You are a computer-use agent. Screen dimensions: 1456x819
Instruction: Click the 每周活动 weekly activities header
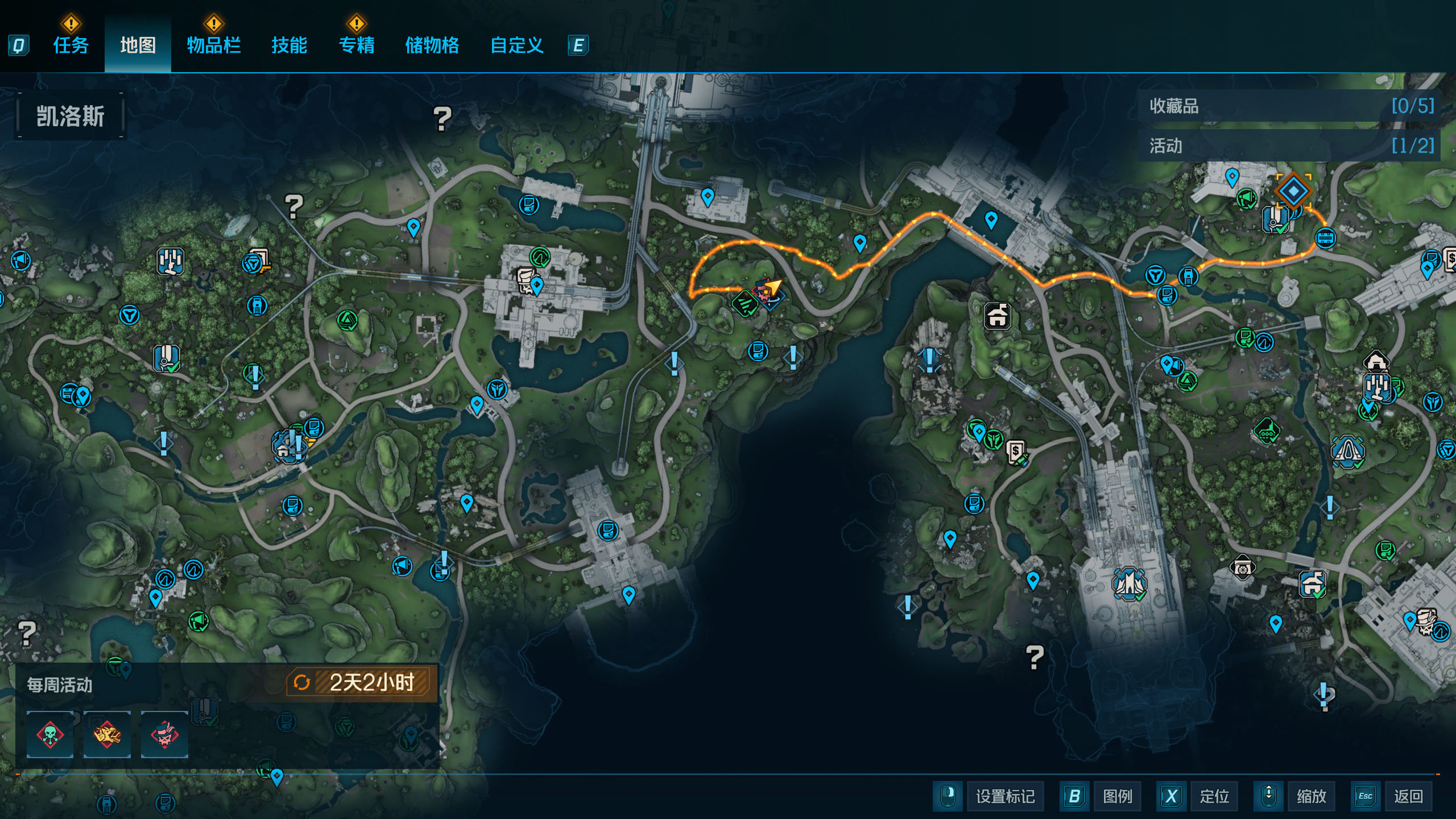(x=60, y=685)
